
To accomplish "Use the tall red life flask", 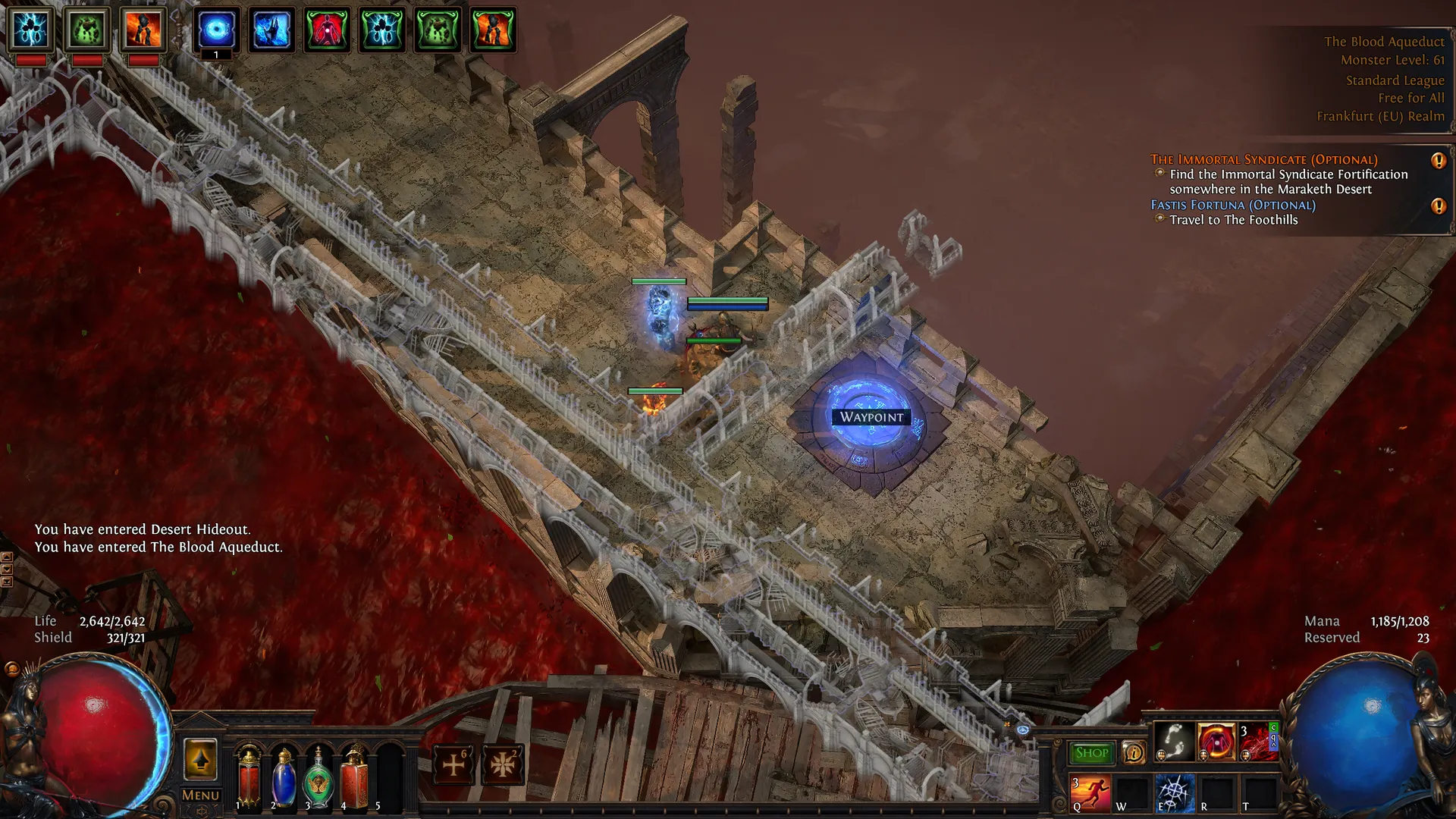I will 248,775.
